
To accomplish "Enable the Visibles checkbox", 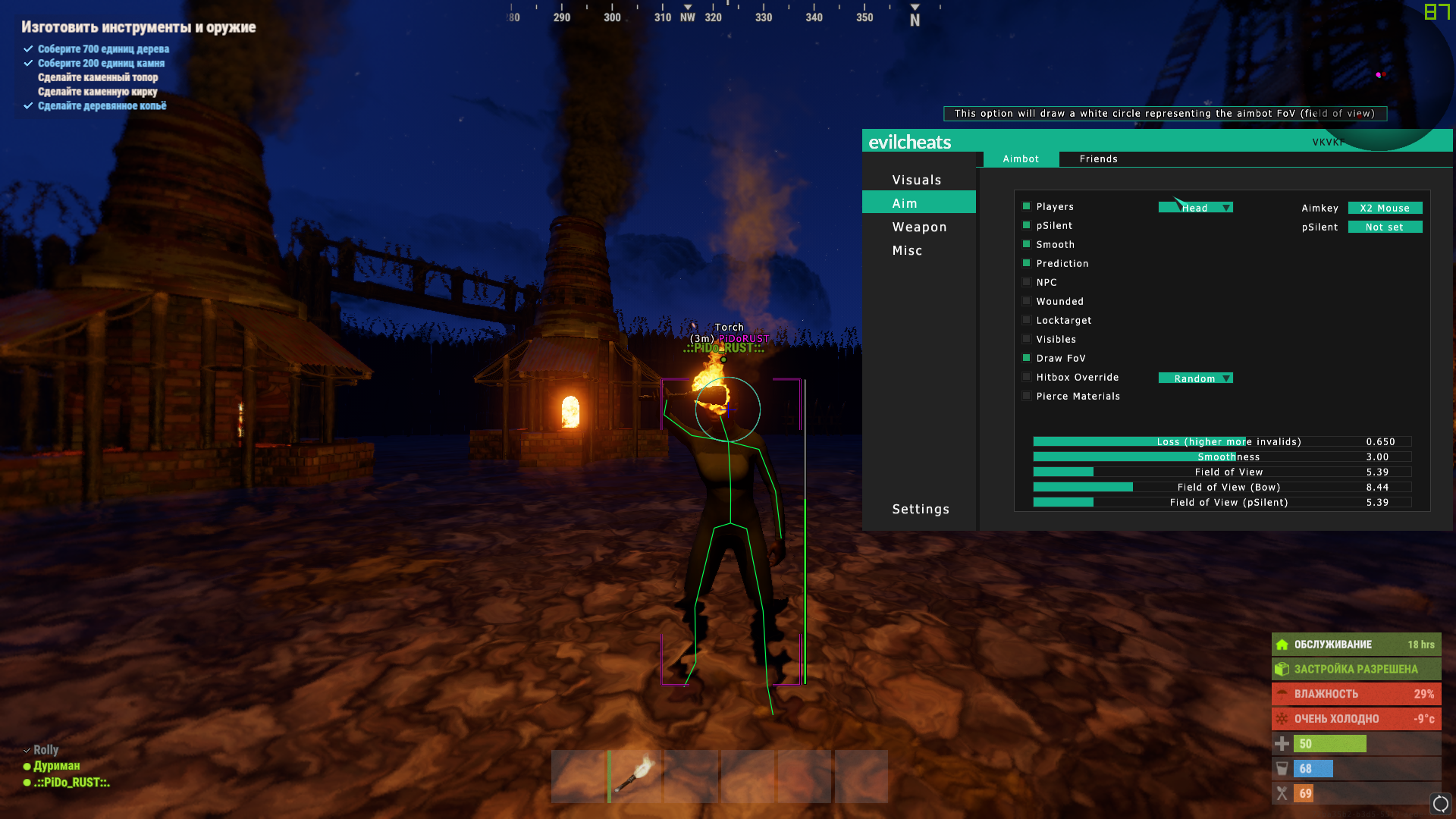I will coord(1027,339).
